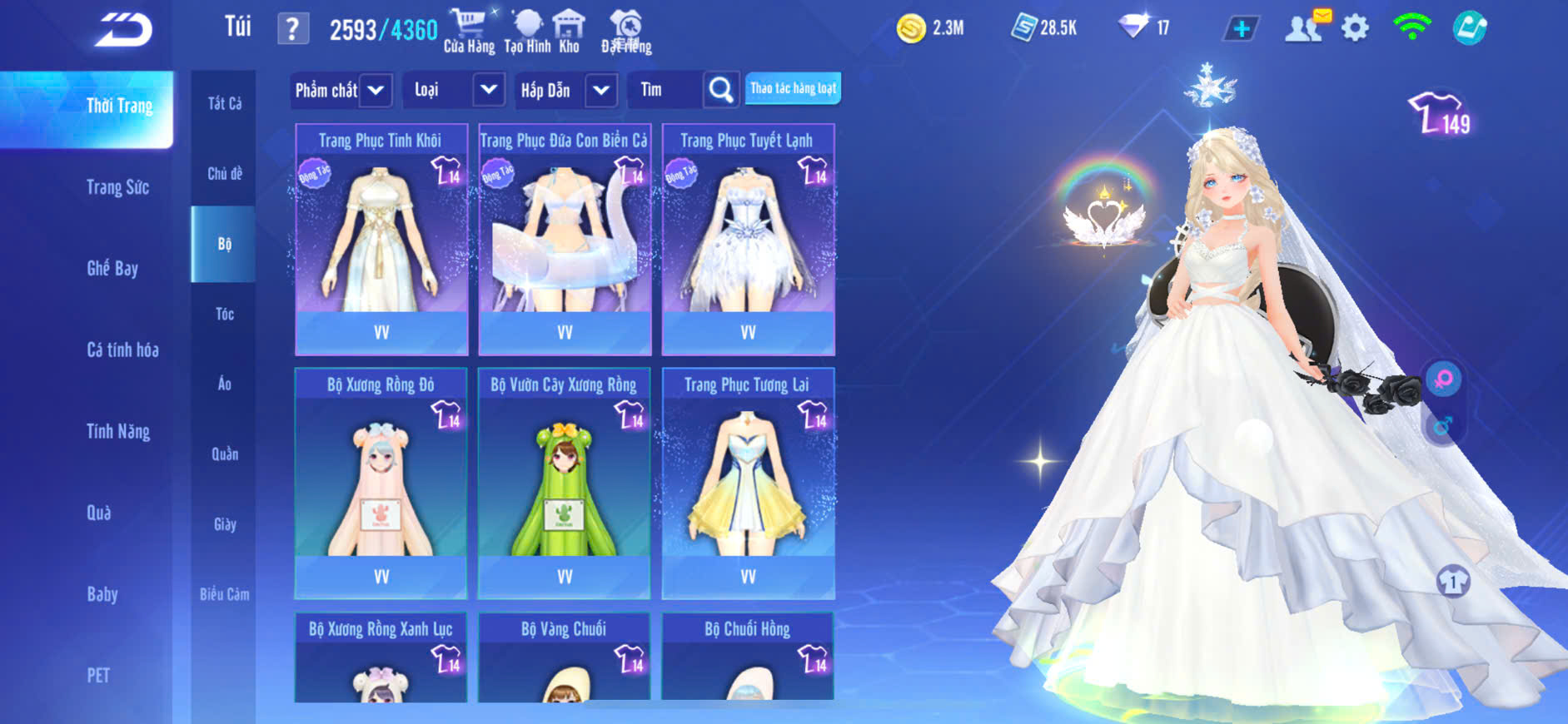The image size is (1568, 724).
Task: Click the blue plus add currency button
Action: (1241, 29)
